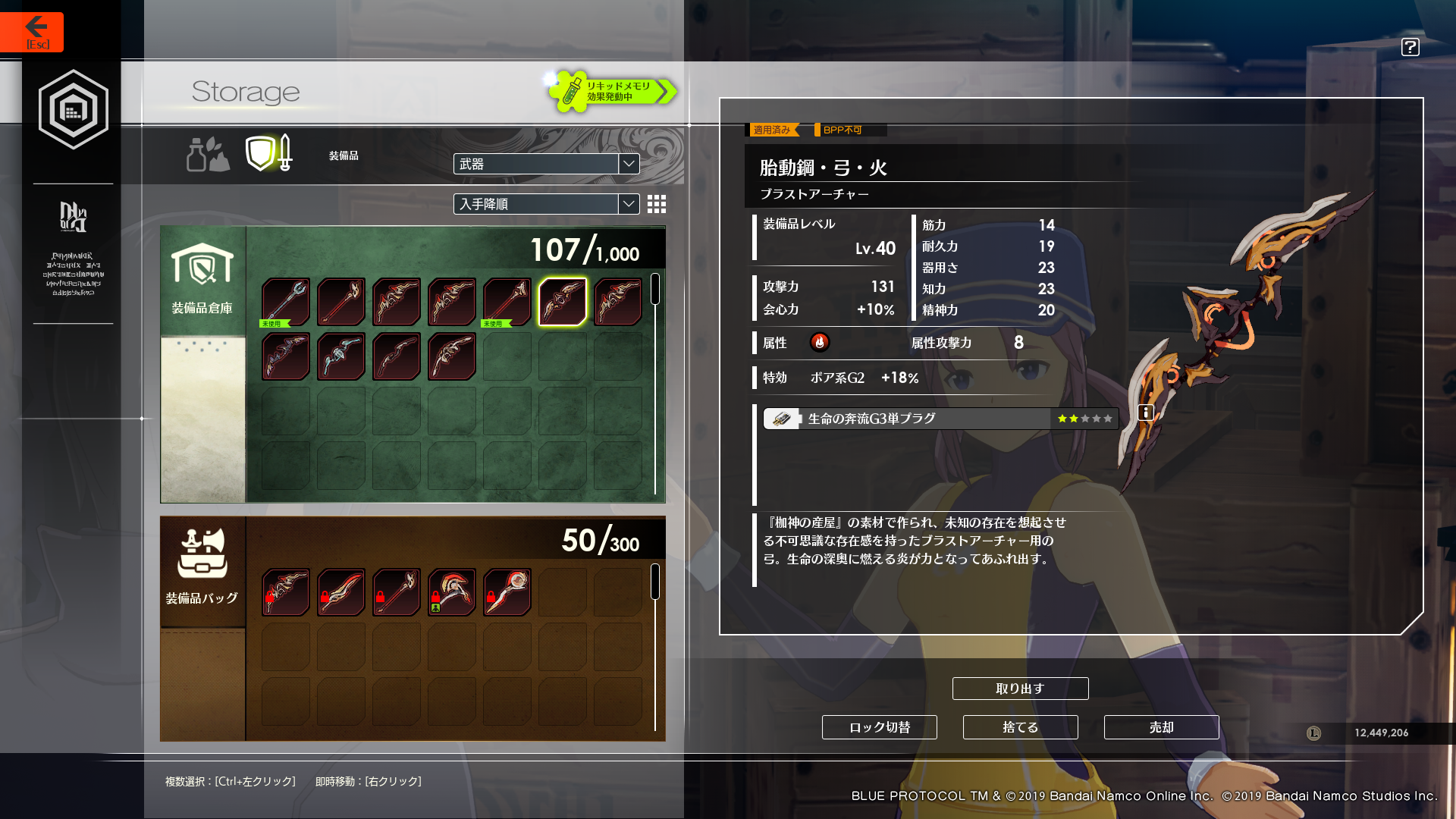Select the highlighted fire bow in storage

click(562, 302)
